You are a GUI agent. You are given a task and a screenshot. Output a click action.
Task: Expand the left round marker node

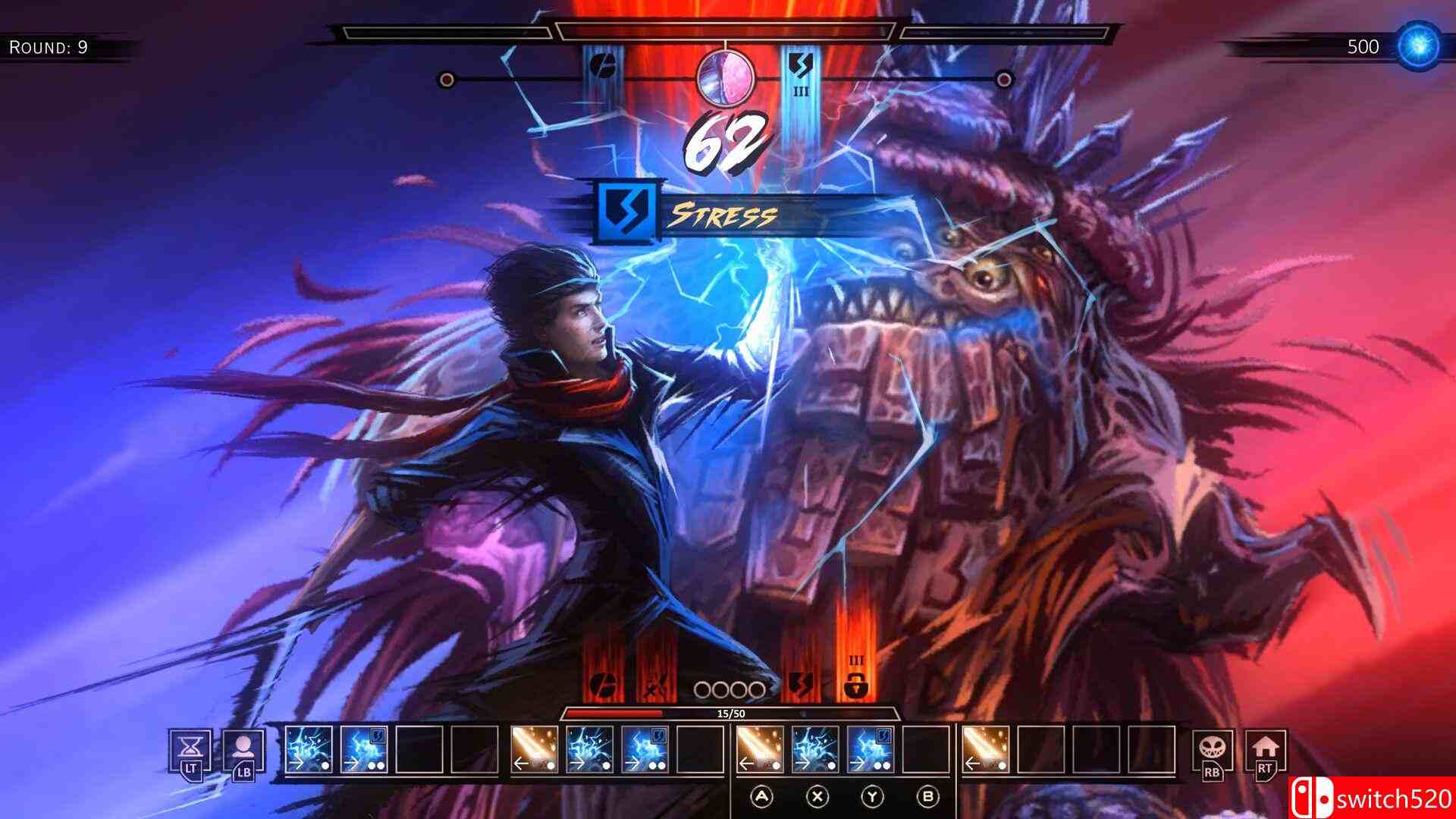[x=447, y=78]
